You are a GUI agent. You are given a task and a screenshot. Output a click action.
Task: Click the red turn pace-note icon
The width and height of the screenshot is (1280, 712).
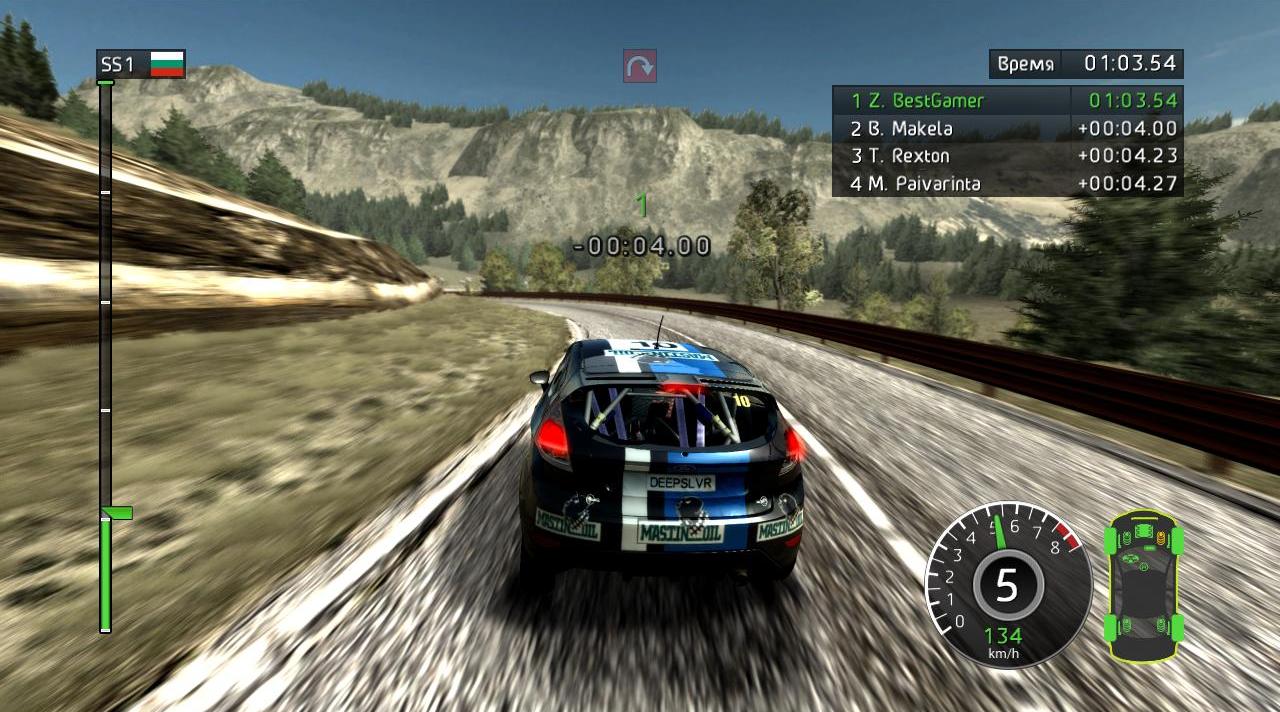click(x=640, y=66)
